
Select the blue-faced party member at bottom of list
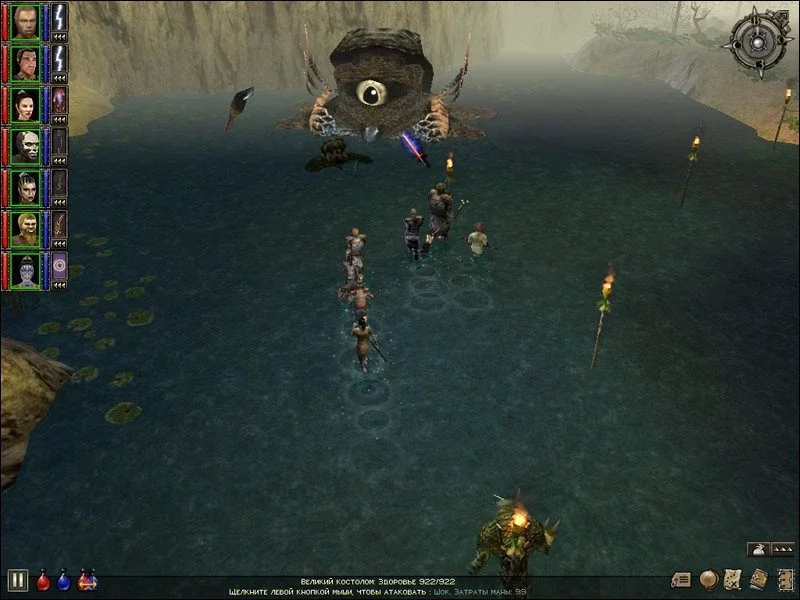[x=25, y=270]
